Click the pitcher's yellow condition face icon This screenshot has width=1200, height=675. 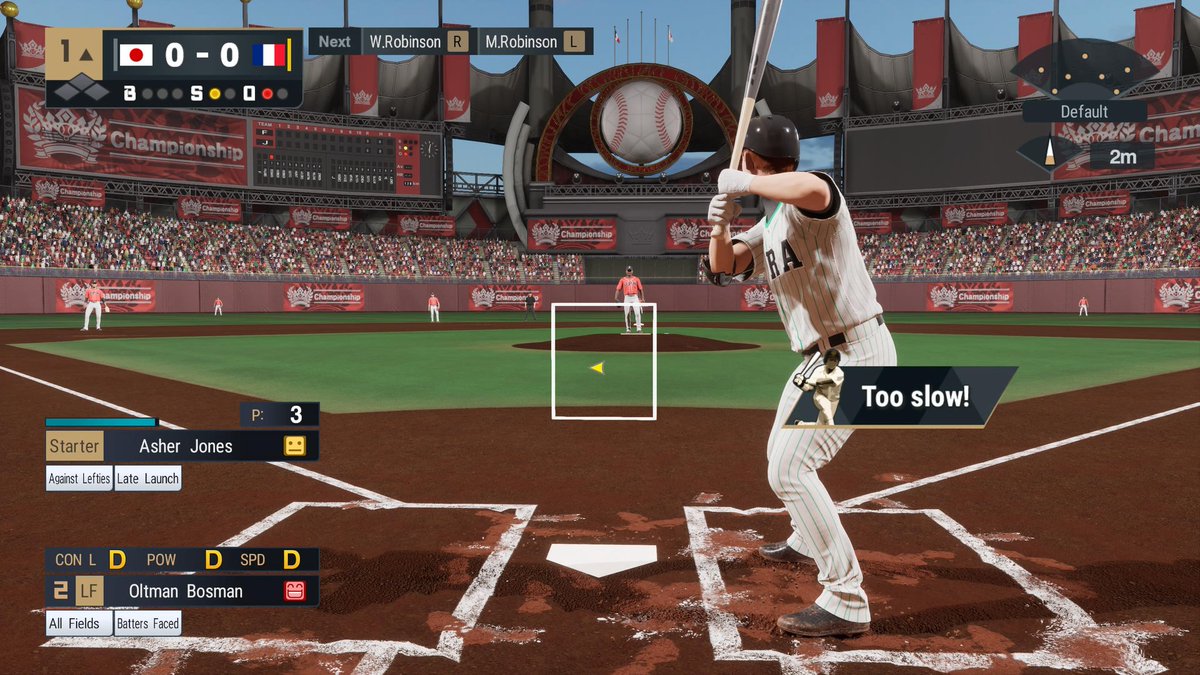click(x=294, y=446)
